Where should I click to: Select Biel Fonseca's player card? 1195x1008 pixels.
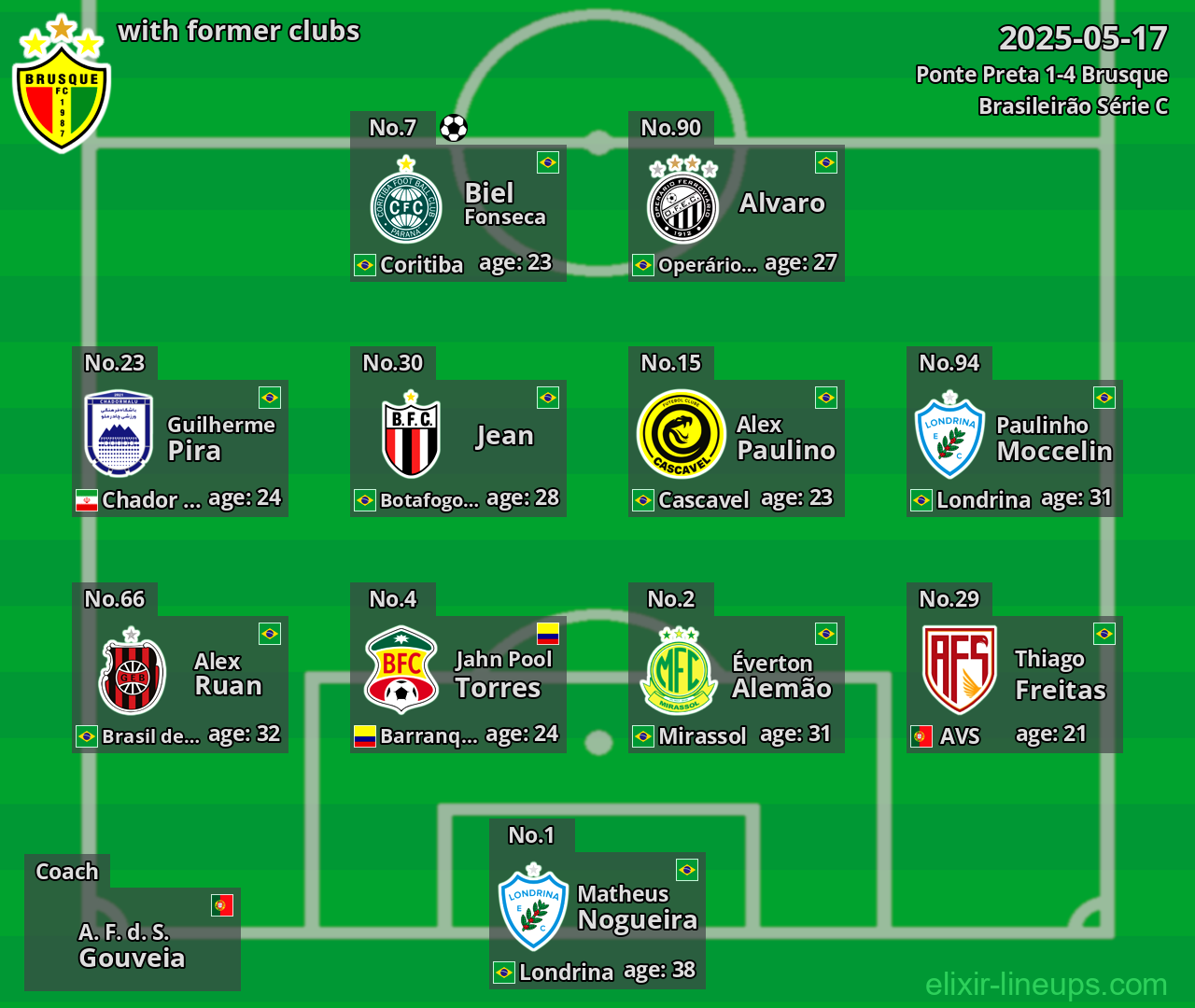point(458,213)
